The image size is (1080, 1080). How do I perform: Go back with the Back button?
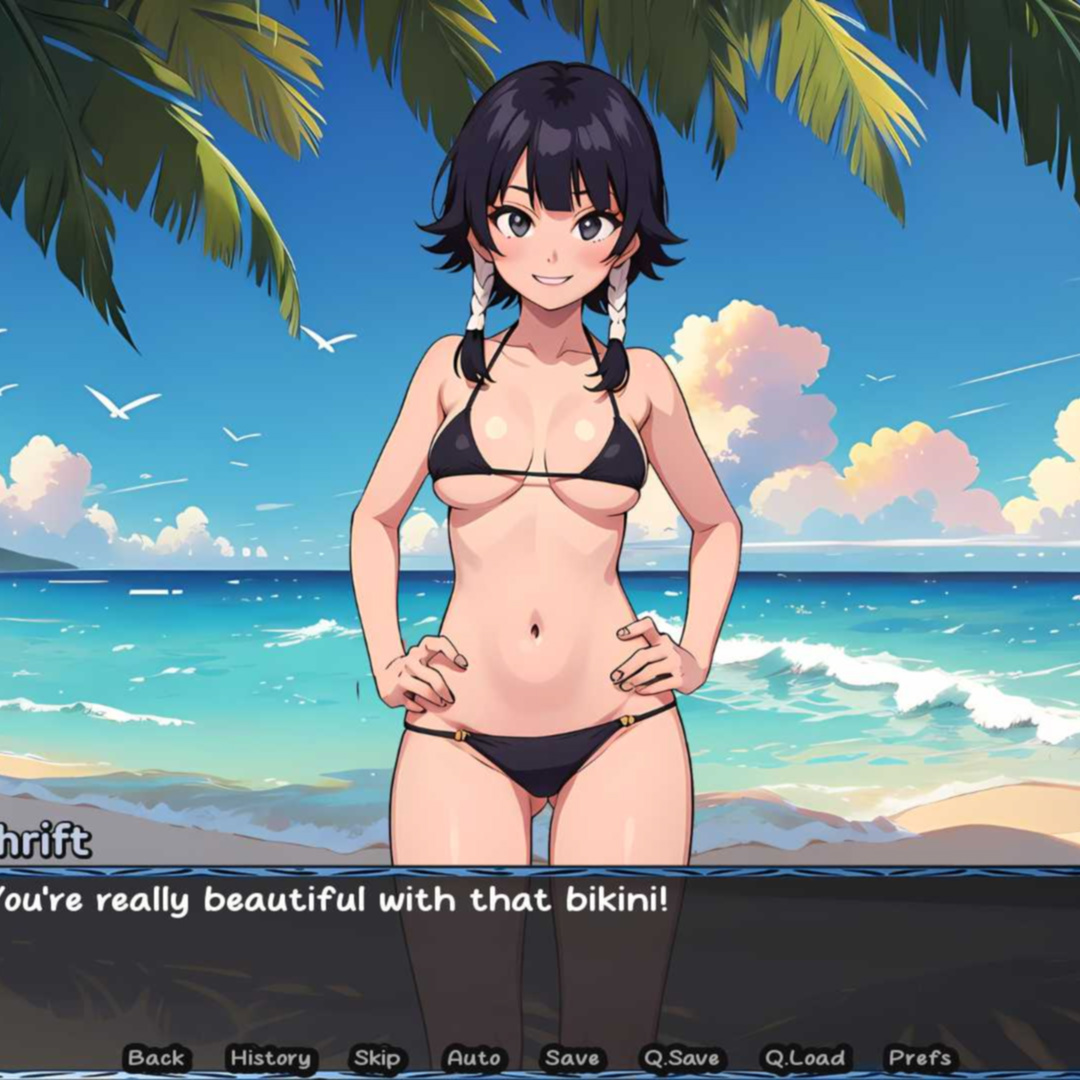[x=156, y=1057]
